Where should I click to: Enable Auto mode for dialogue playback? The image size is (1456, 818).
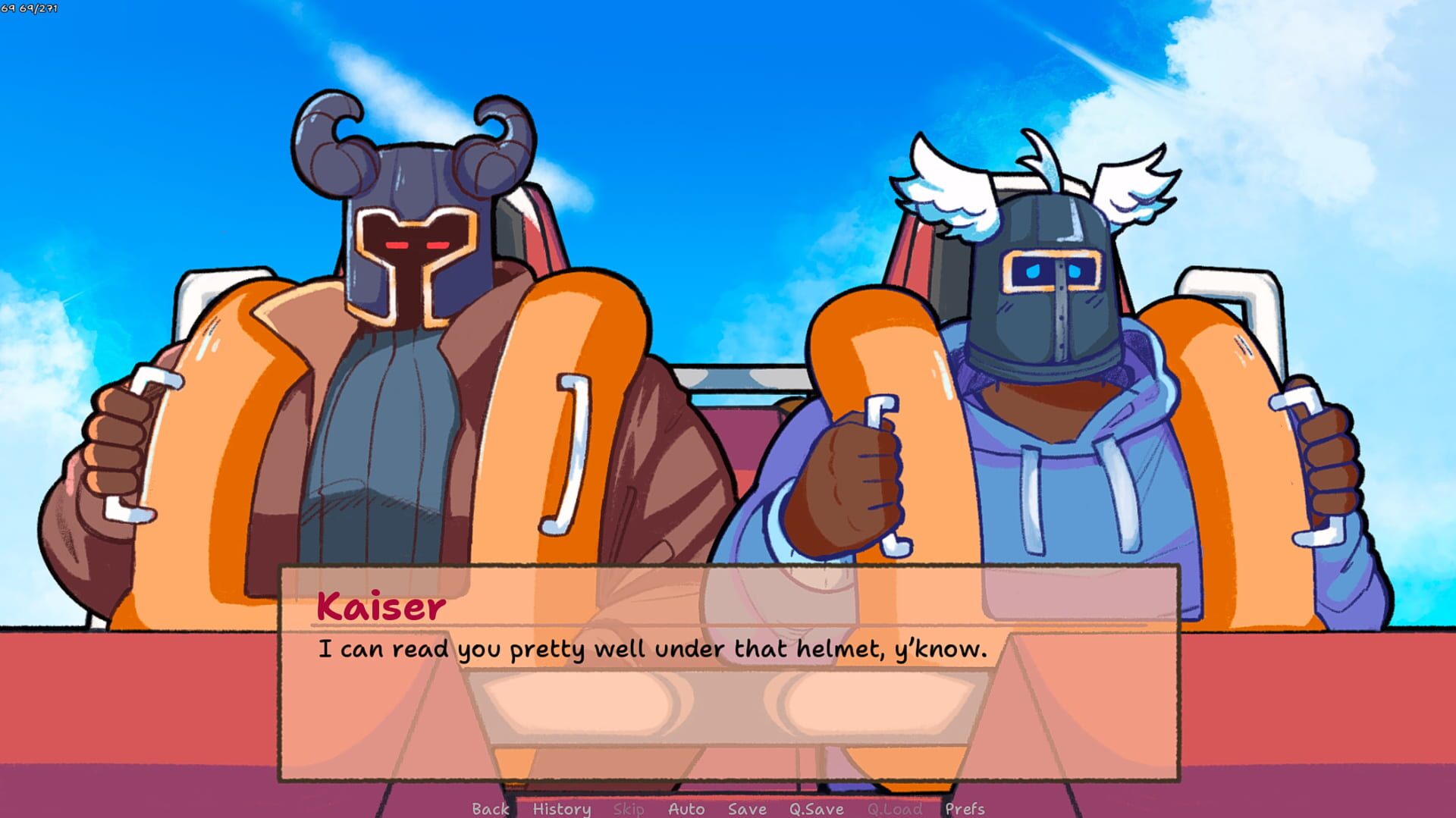(686, 809)
